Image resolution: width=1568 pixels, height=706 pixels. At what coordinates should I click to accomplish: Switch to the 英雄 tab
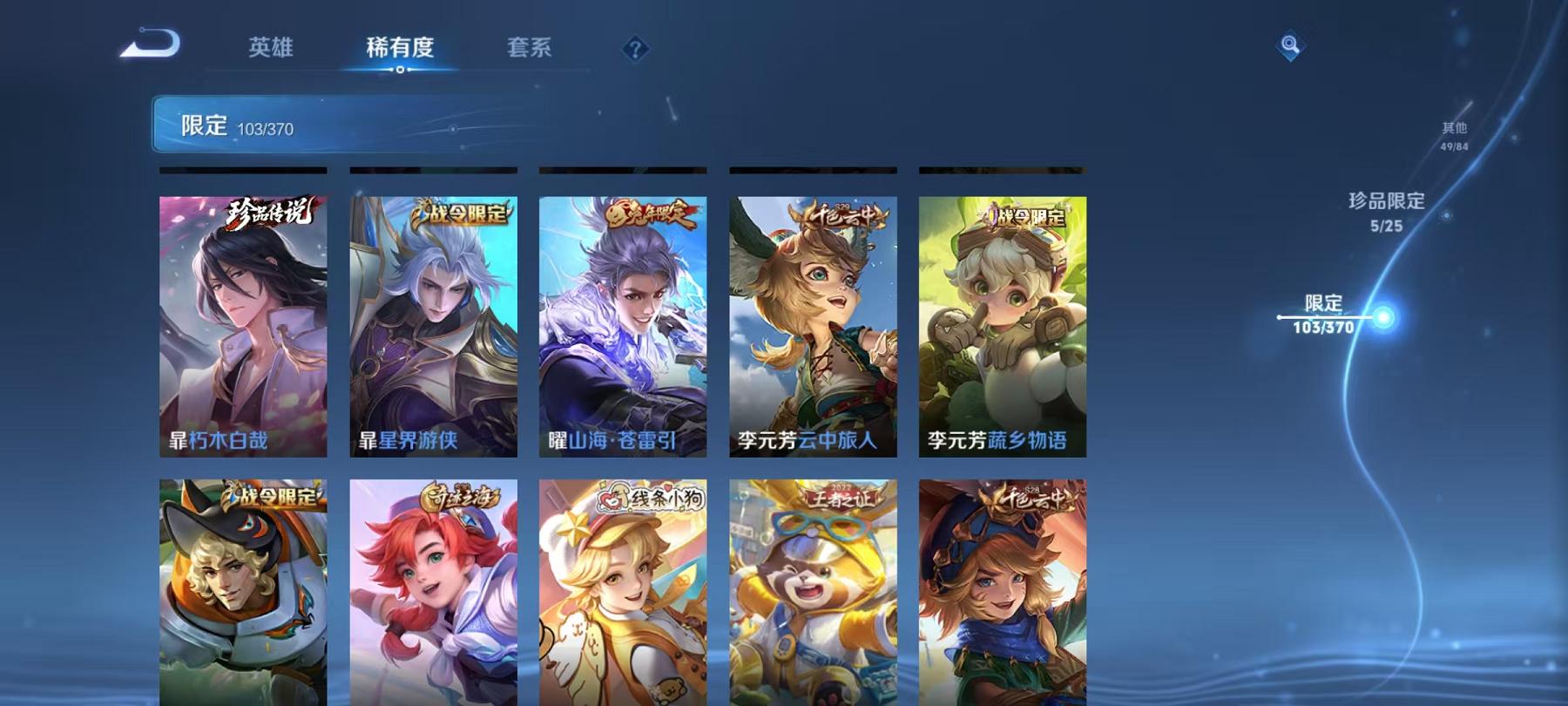[x=273, y=50]
